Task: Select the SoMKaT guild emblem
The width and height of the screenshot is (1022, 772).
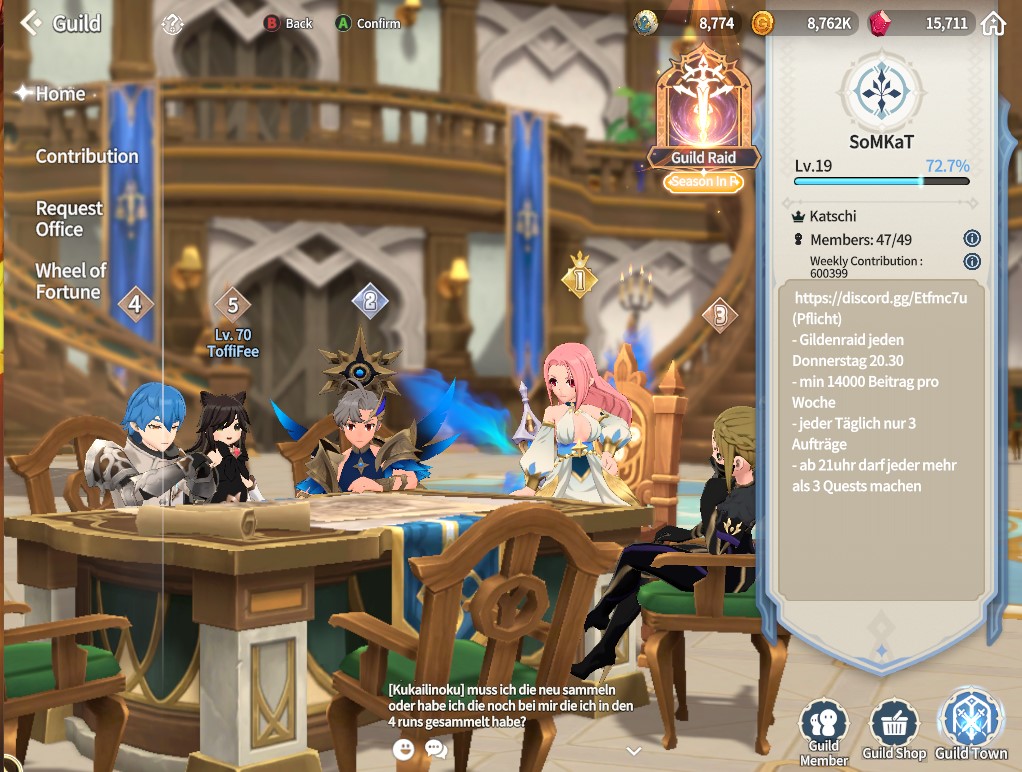Action: pyautogui.click(x=881, y=91)
